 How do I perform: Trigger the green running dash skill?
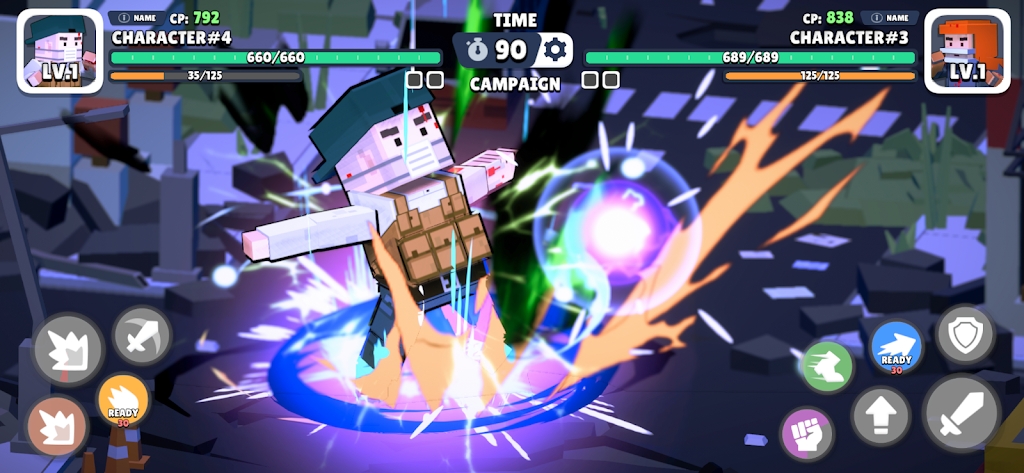coord(825,367)
